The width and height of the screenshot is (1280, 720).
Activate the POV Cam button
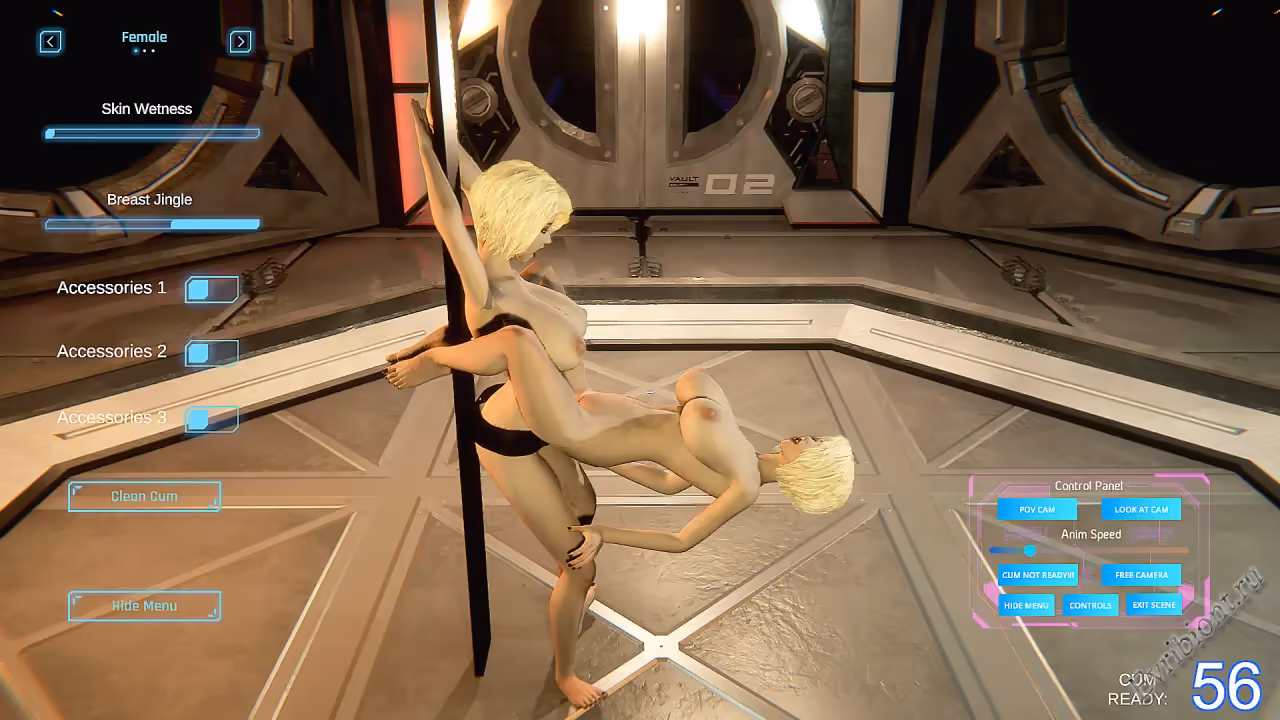(x=1037, y=509)
